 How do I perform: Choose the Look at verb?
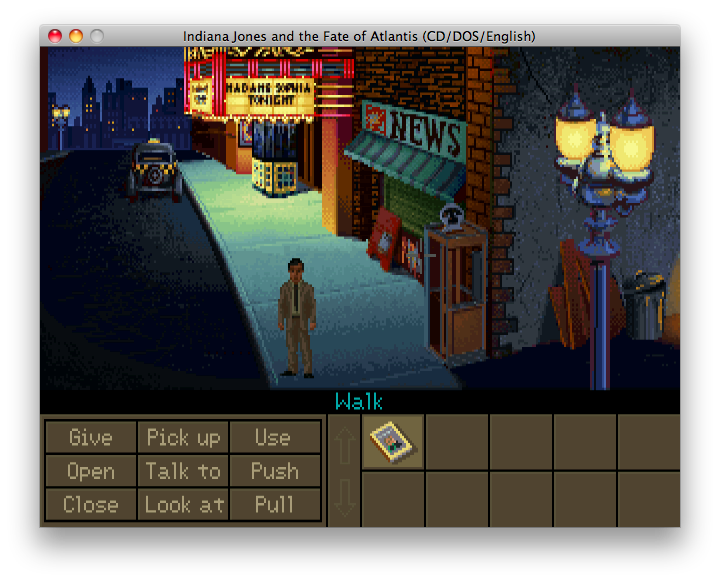183,505
